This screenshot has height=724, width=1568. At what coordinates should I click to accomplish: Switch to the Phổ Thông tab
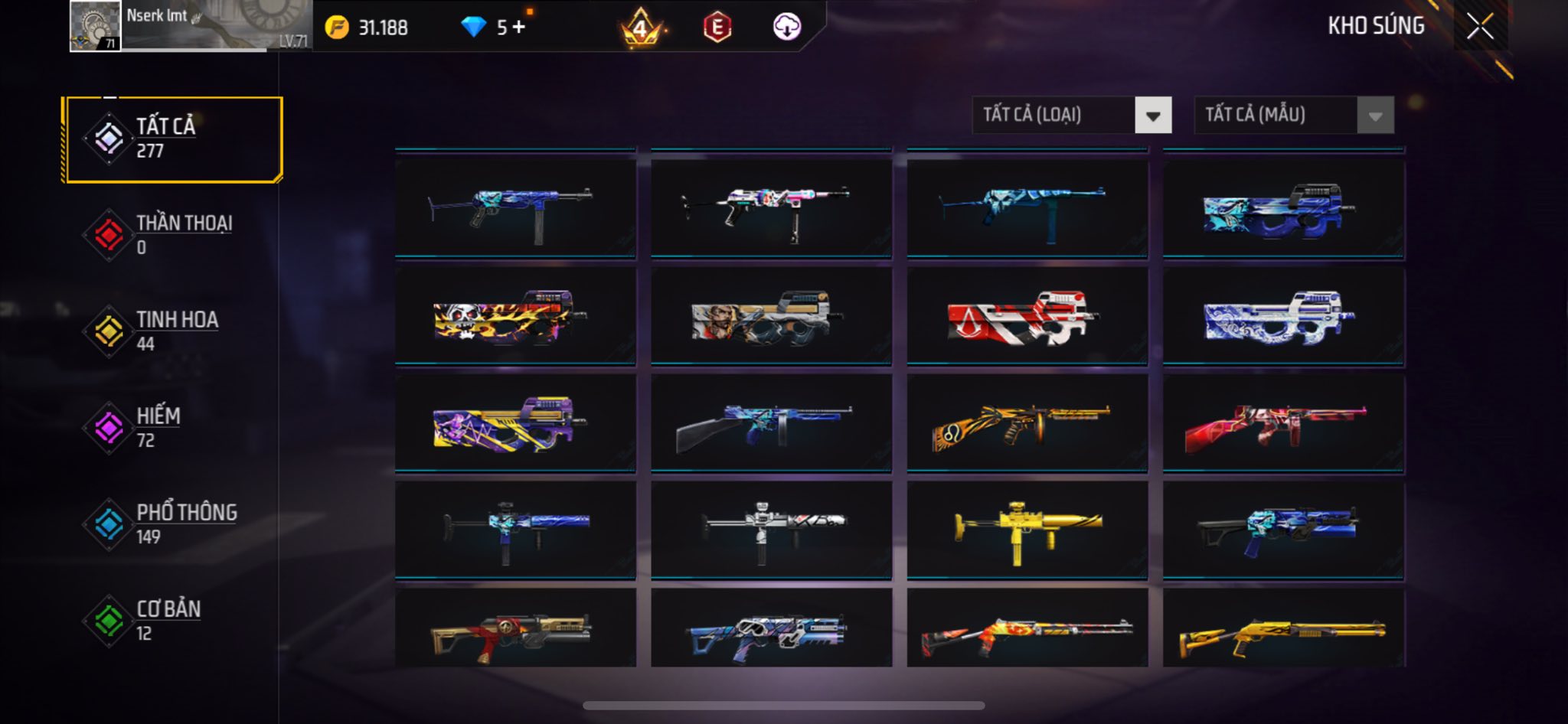(174, 524)
